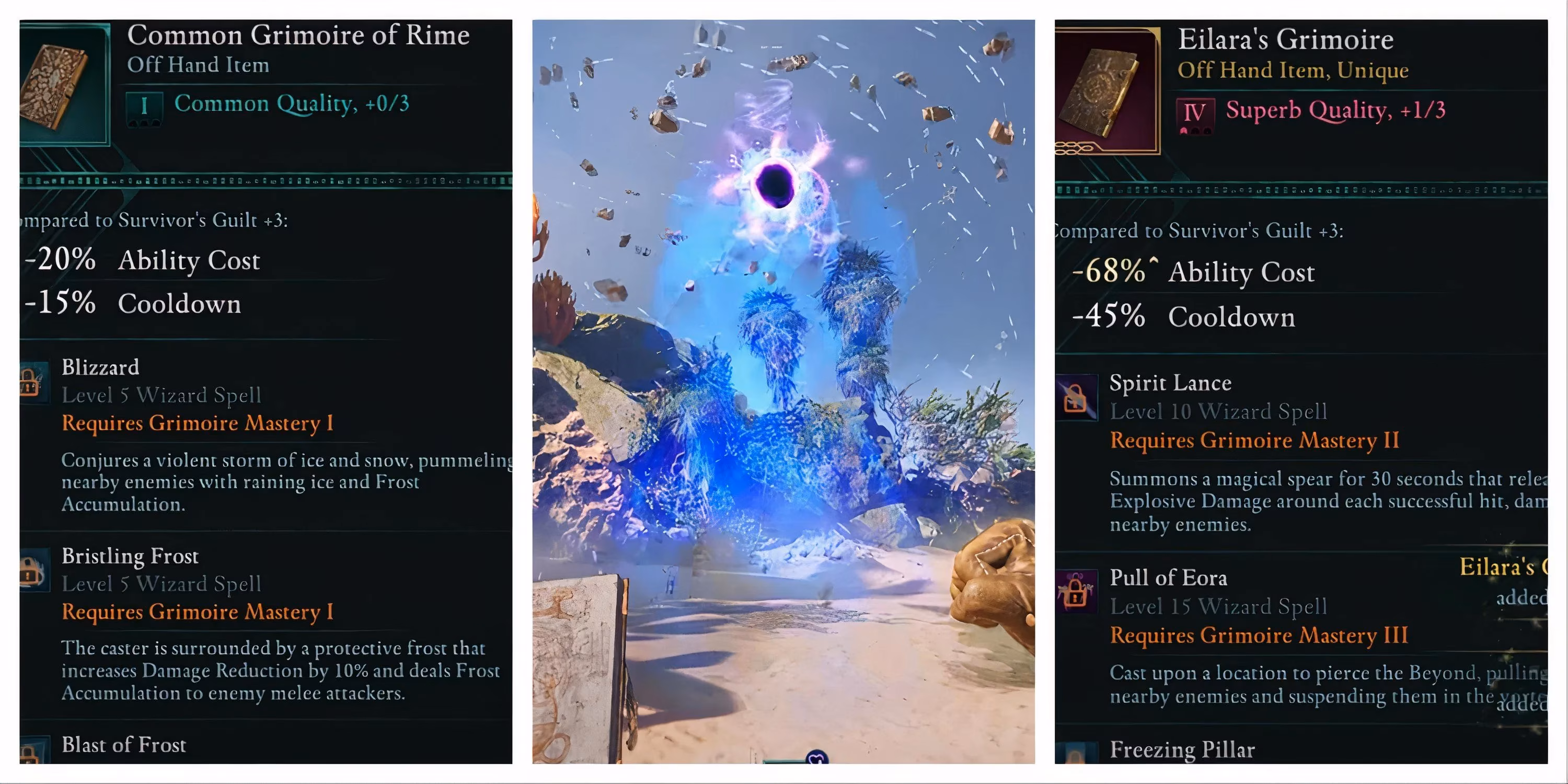Click the tier IV quality badge
Image resolution: width=1568 pixels, height=784 pixels.
[1195, 111]
